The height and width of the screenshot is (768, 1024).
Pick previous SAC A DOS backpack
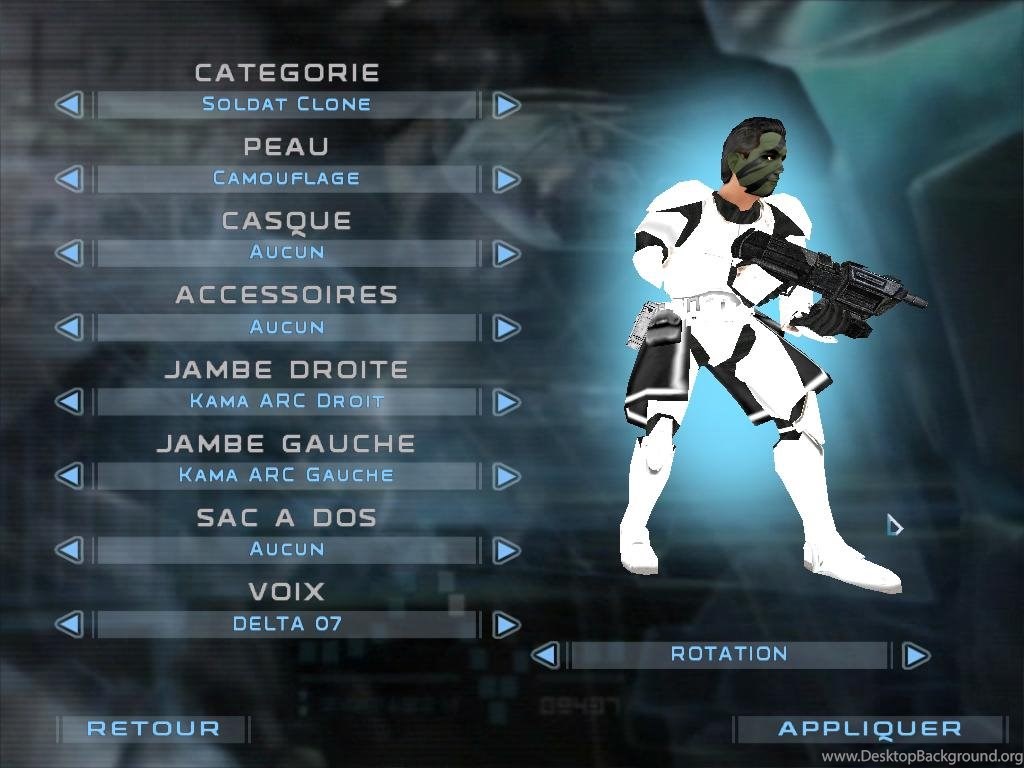point(68,550)
